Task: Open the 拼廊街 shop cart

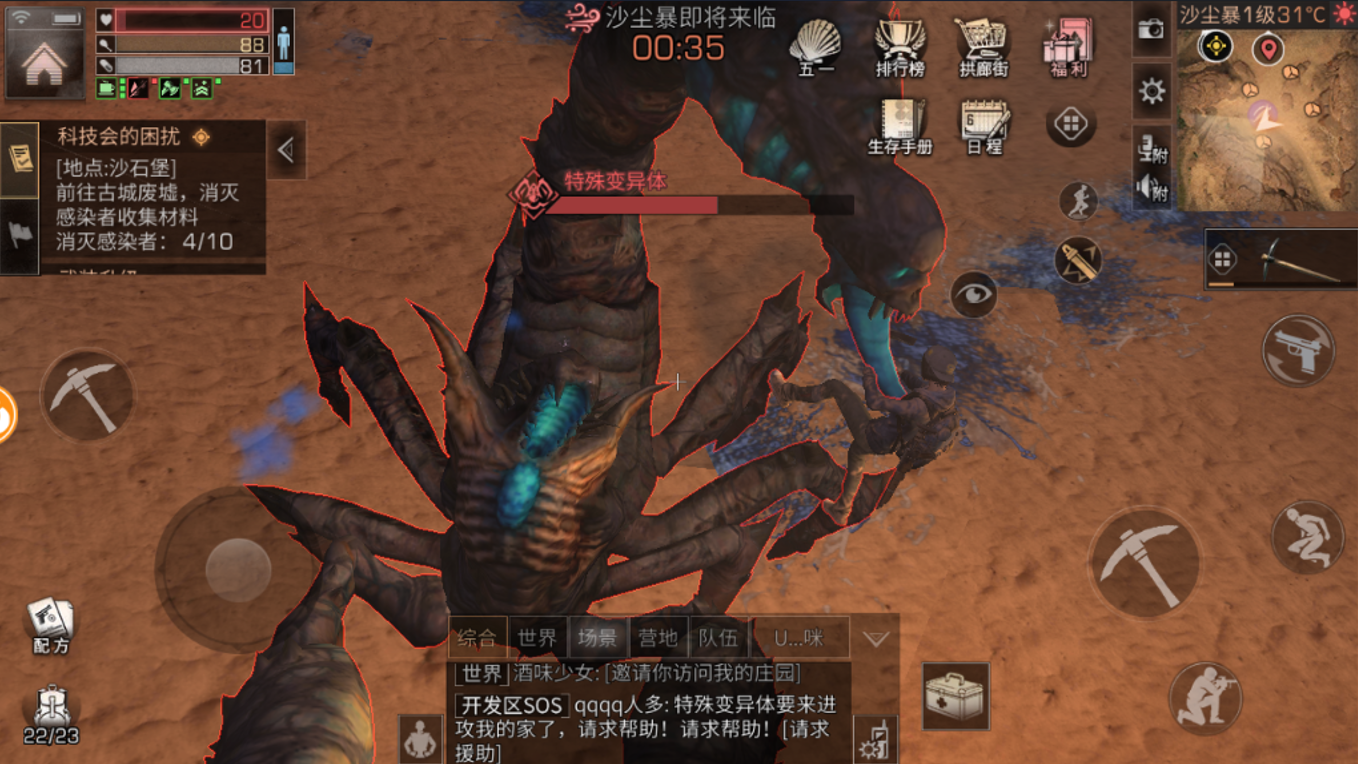Action: [x=984, y=46]
